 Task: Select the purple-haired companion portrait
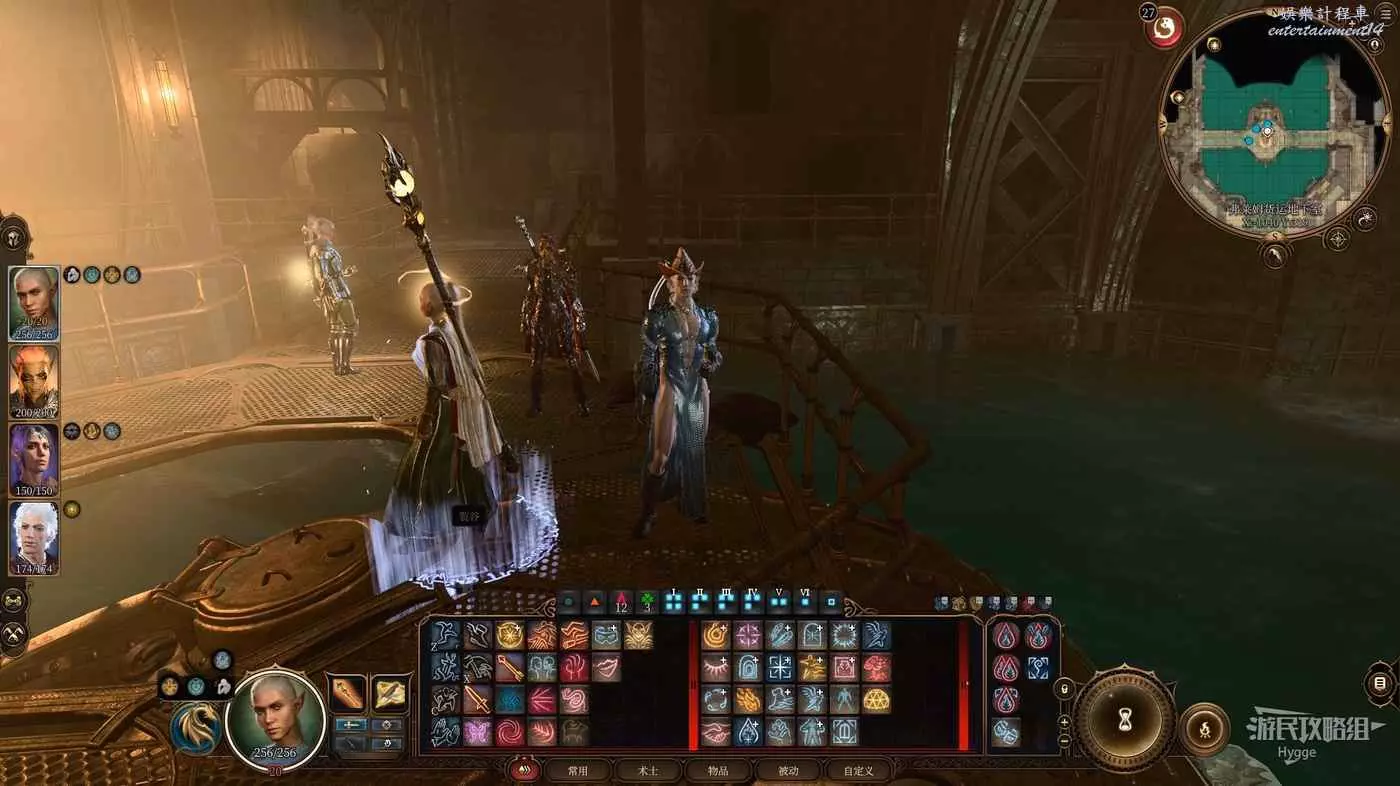point(34,459)
